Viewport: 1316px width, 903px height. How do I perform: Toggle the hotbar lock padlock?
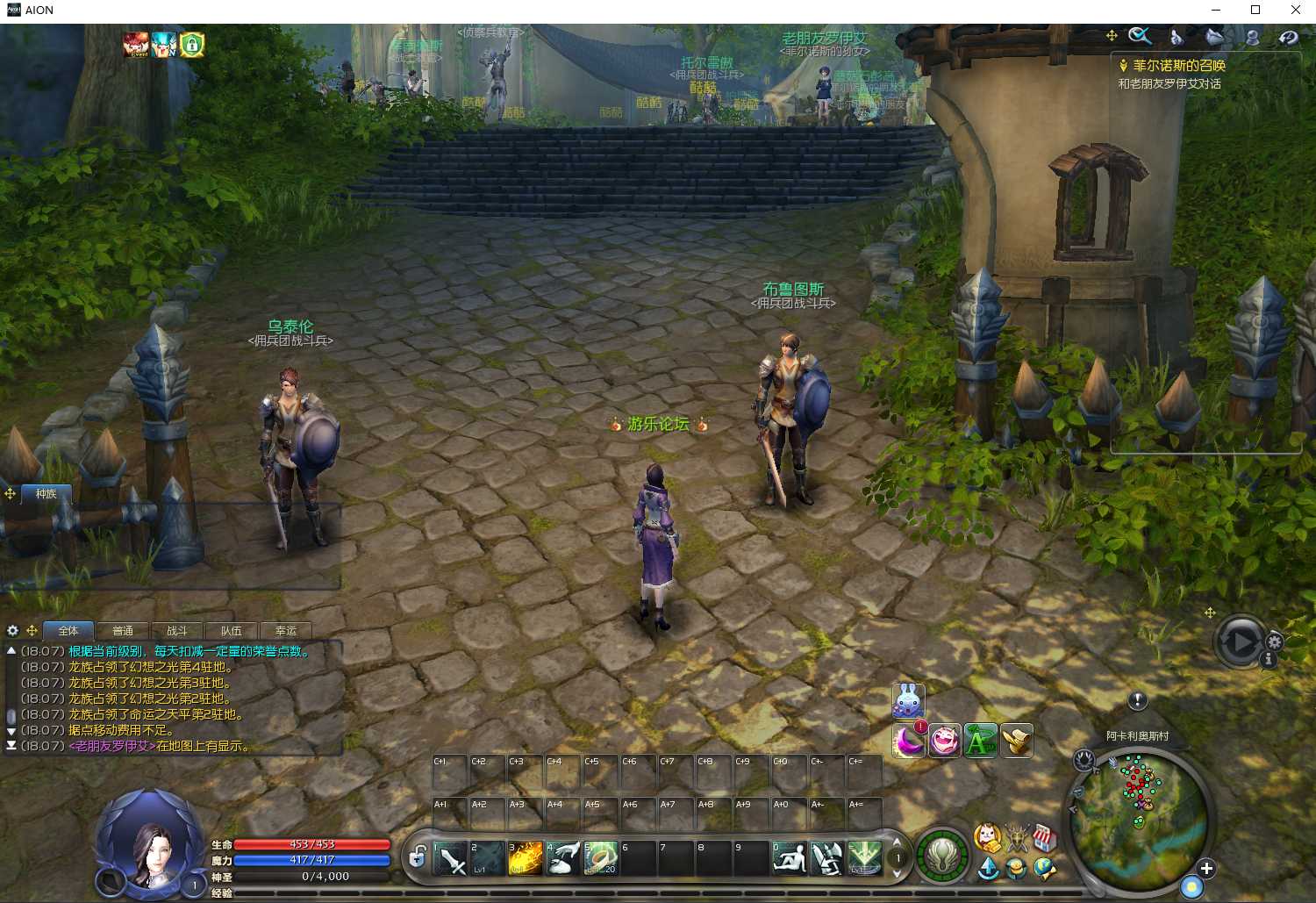click(x=418, y=857)
